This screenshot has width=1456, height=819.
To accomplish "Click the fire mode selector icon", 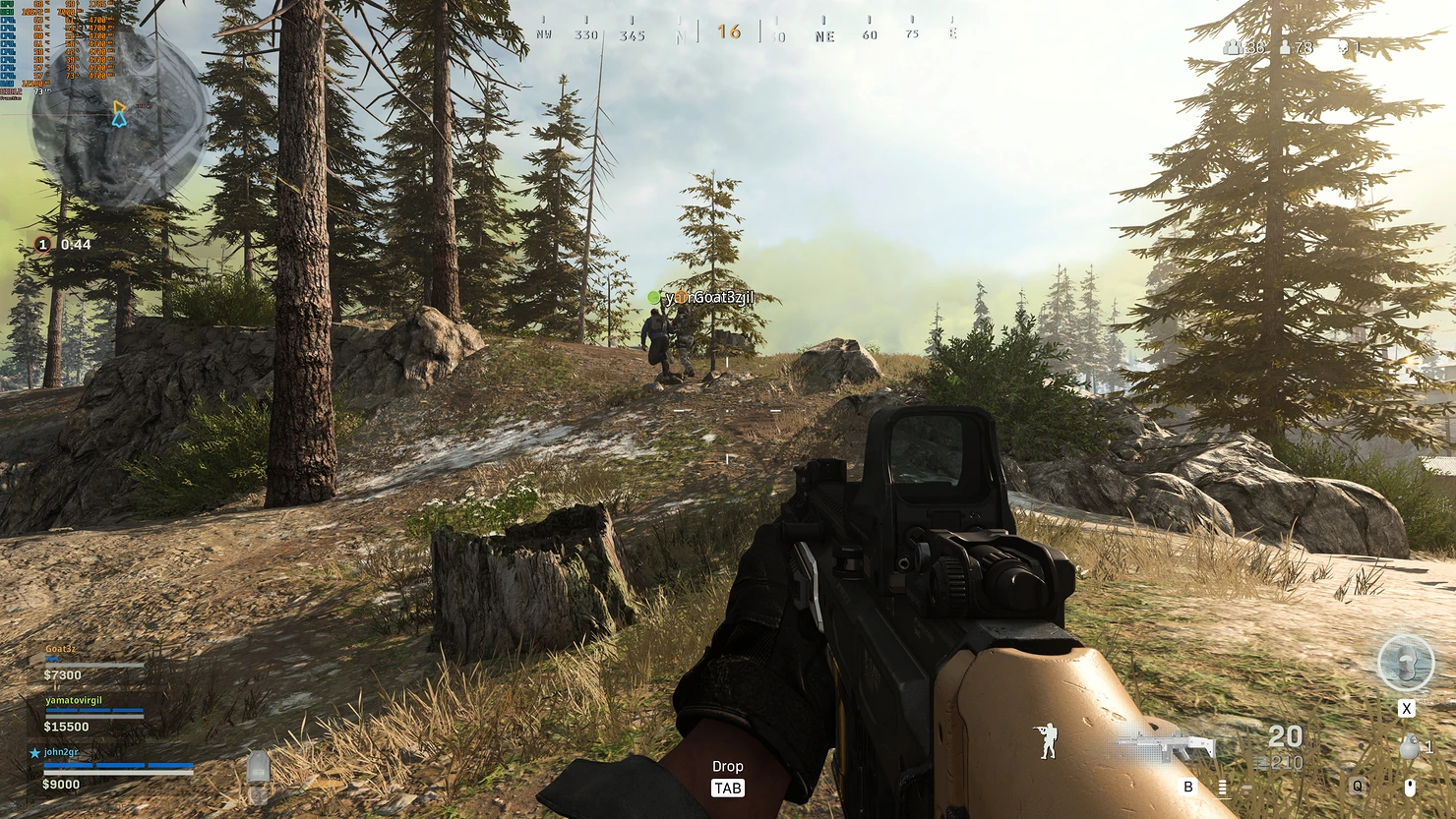I will coord(1222,787).
